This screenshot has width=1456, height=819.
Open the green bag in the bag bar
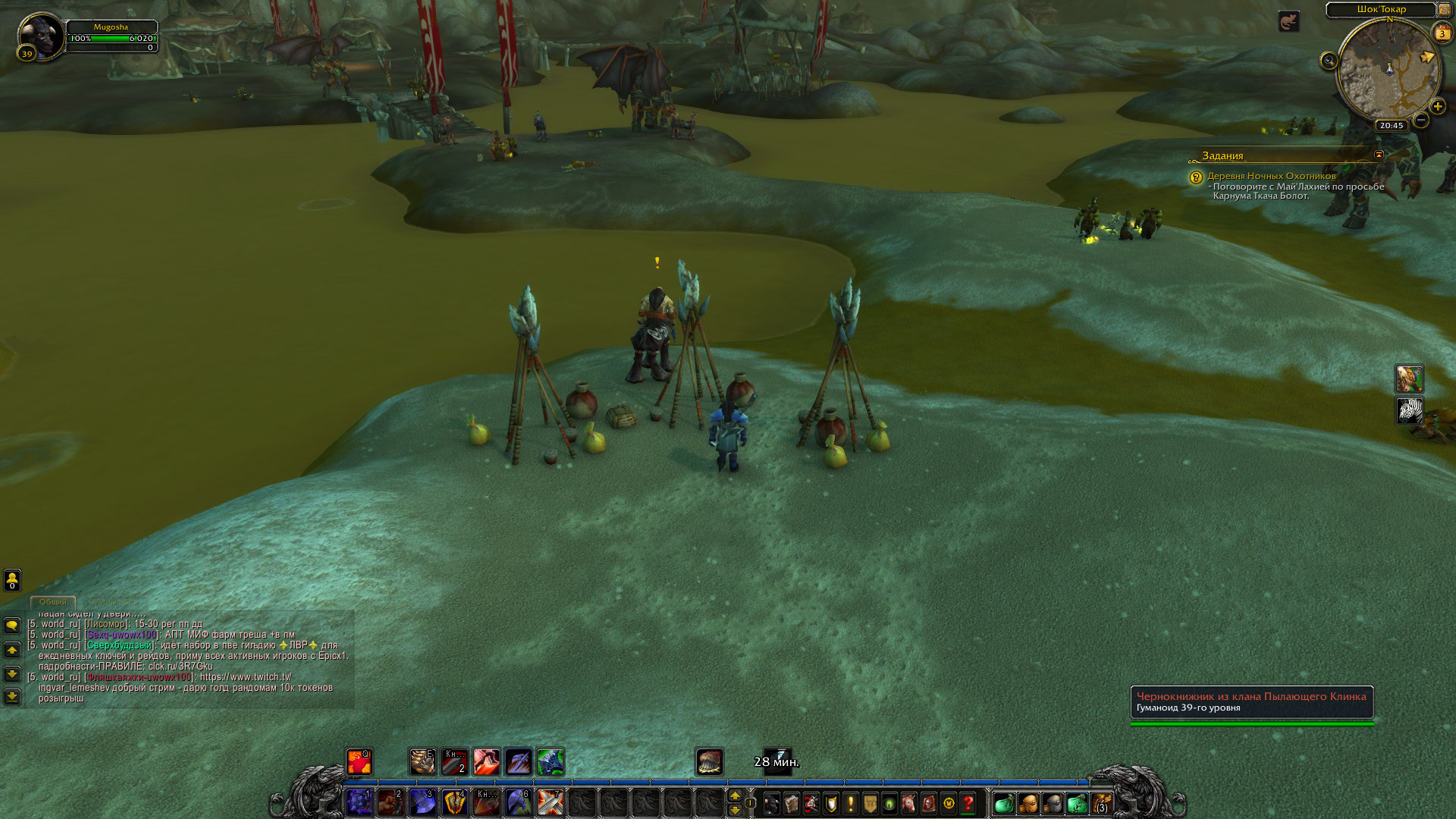tap(1003, 803)
